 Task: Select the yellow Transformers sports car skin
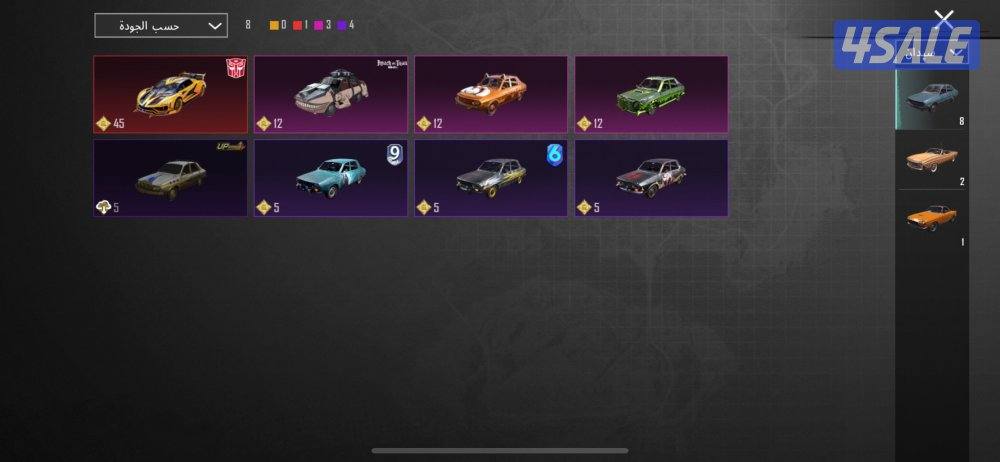click(170, 94)
